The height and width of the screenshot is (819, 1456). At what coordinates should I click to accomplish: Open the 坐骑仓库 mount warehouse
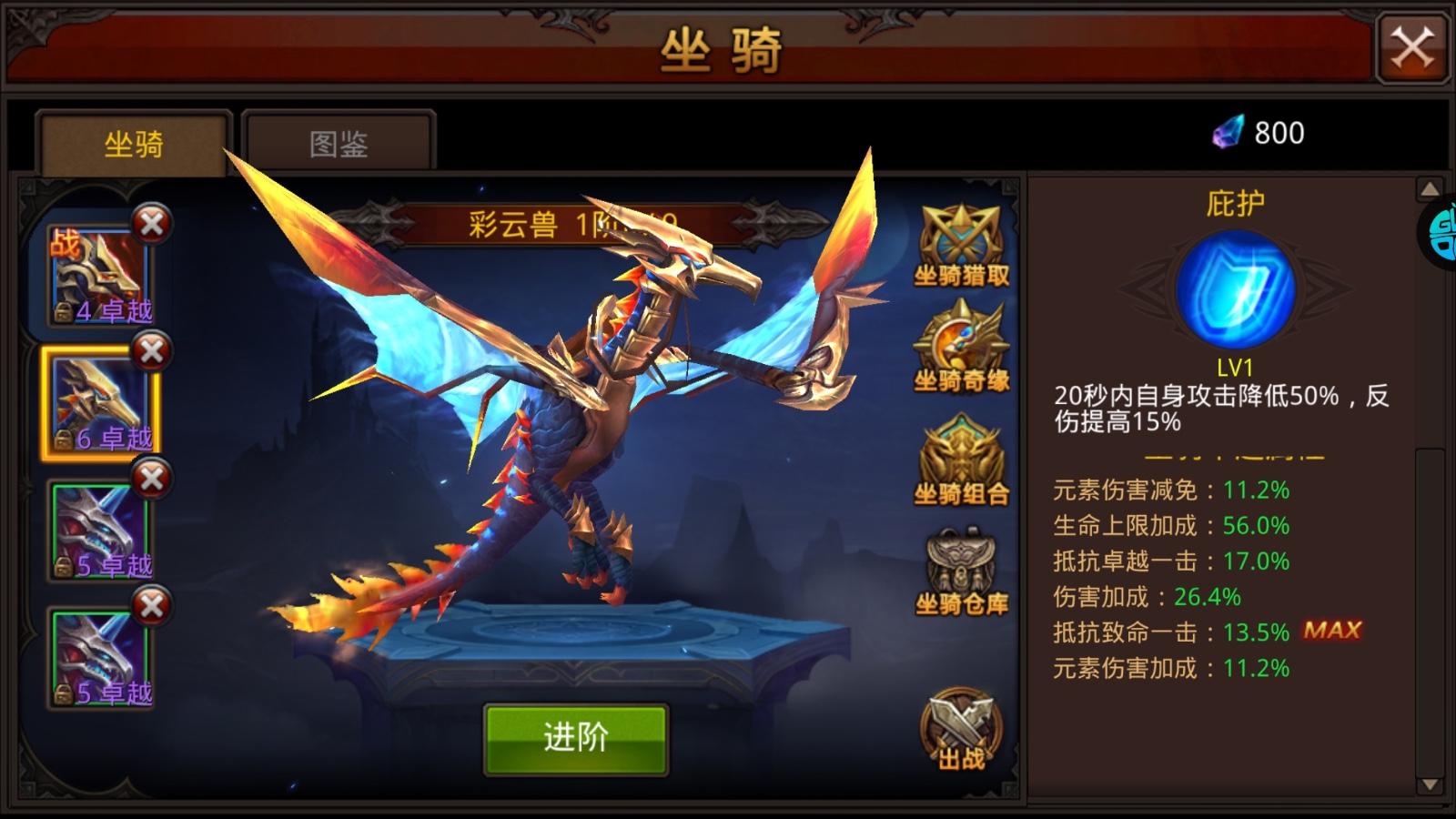962,562
